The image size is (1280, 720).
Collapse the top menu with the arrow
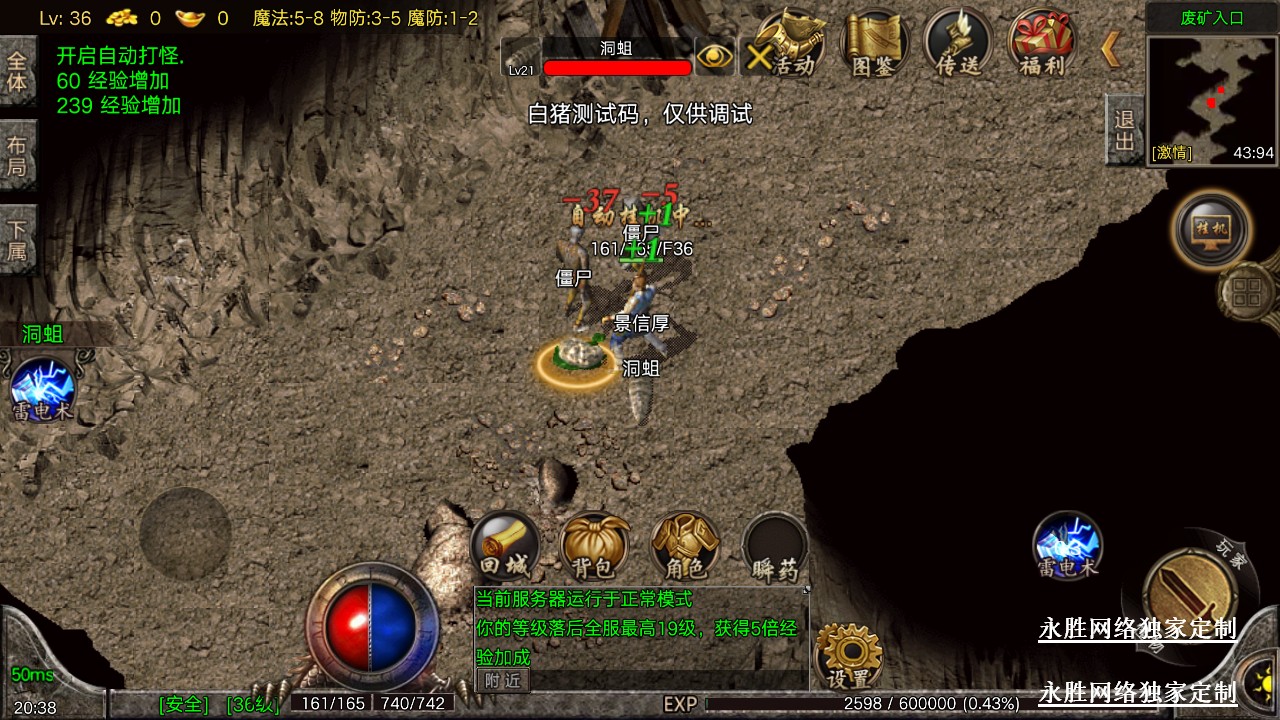pyautogui.click(x=1110, y=49)
